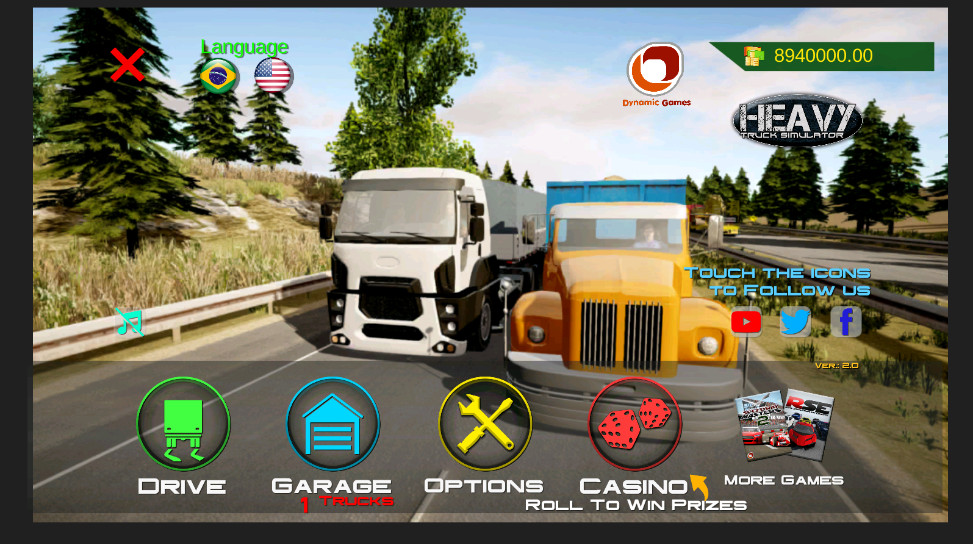Select the Brazilian flag language
The image size is (973, 544).
218,76
